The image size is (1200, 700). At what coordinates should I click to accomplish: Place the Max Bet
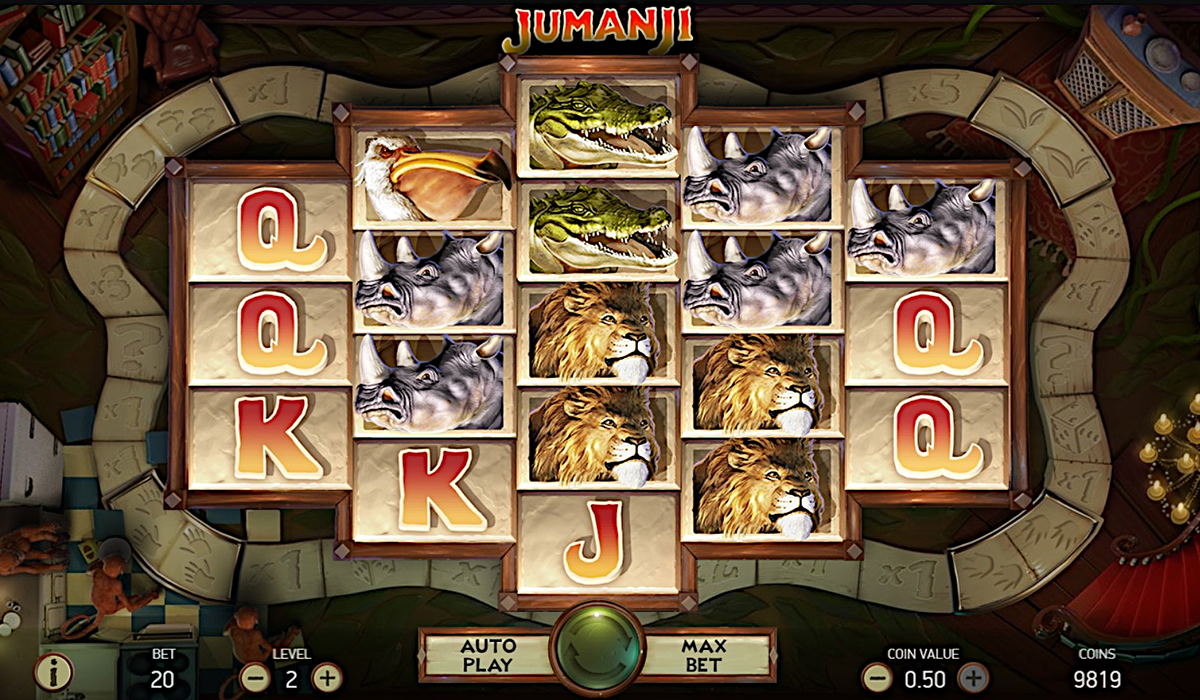pyautogui.click(x=704, y=655)
